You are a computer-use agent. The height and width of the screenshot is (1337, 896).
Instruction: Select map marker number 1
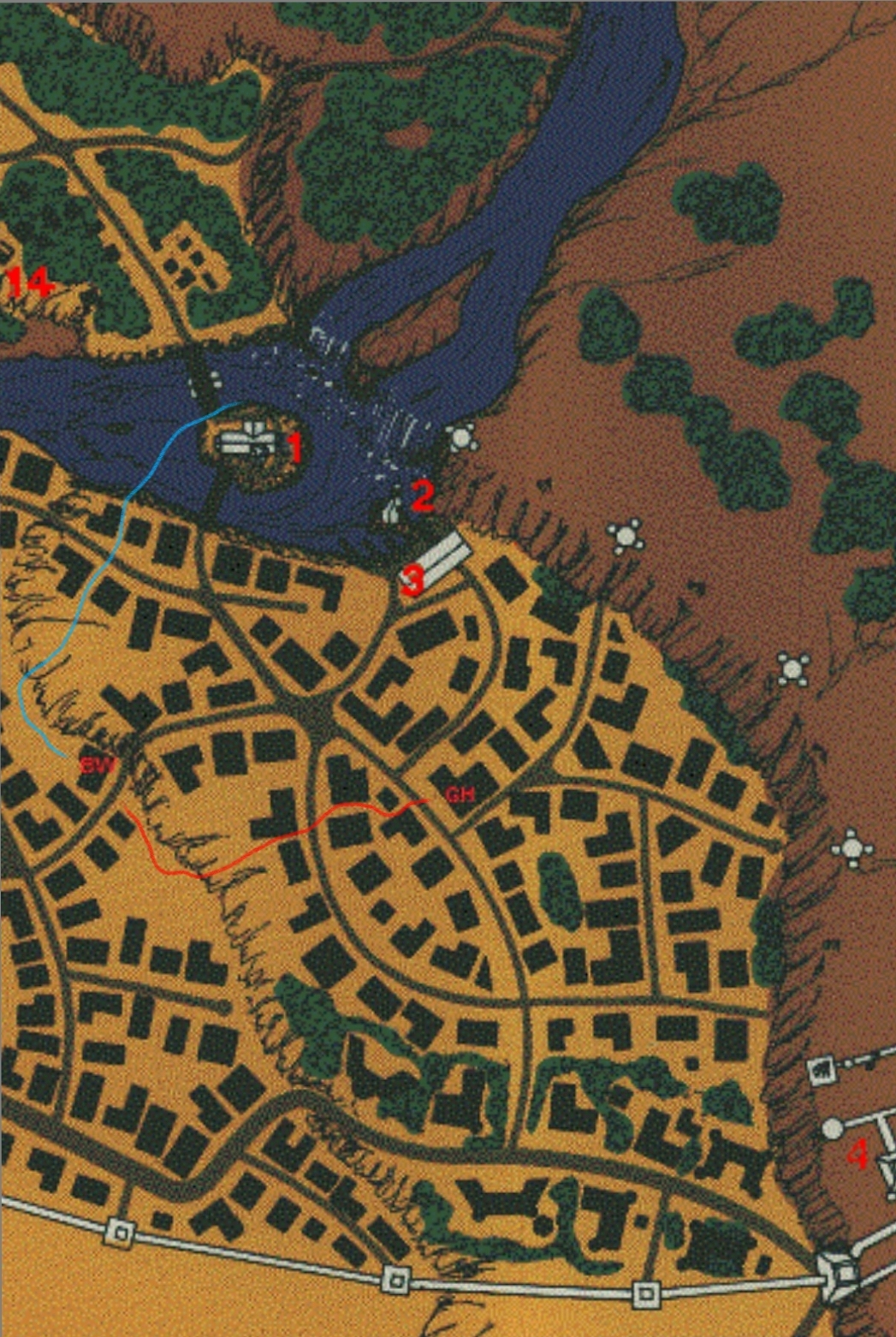pyautogui.click(x=294, y=448)
